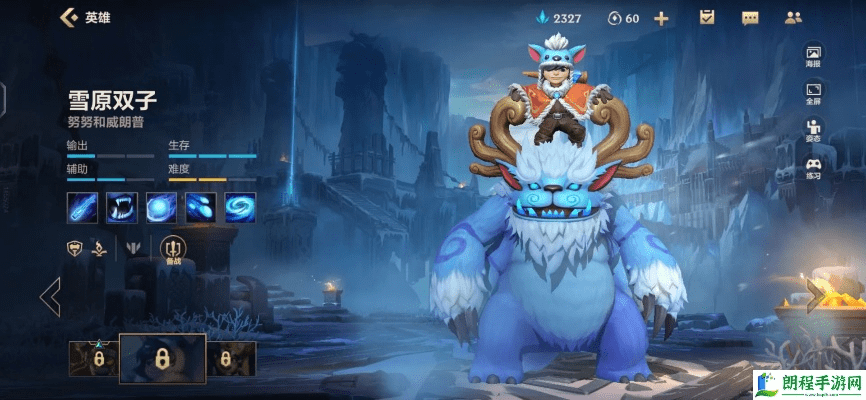Select the giant snowball ability icon
866x400 pixels.
(161, 208)
